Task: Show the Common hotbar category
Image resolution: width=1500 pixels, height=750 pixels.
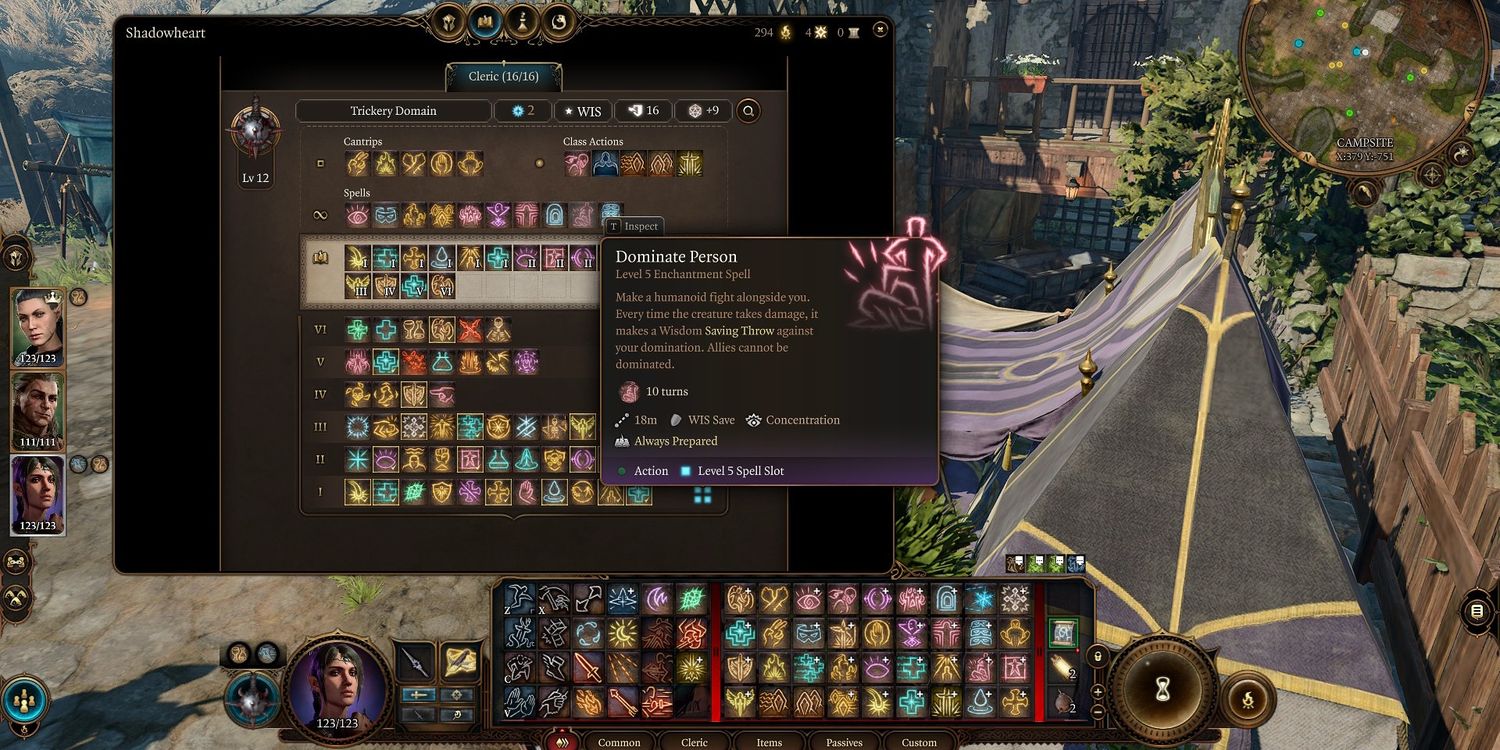Action: coord(619,742)
